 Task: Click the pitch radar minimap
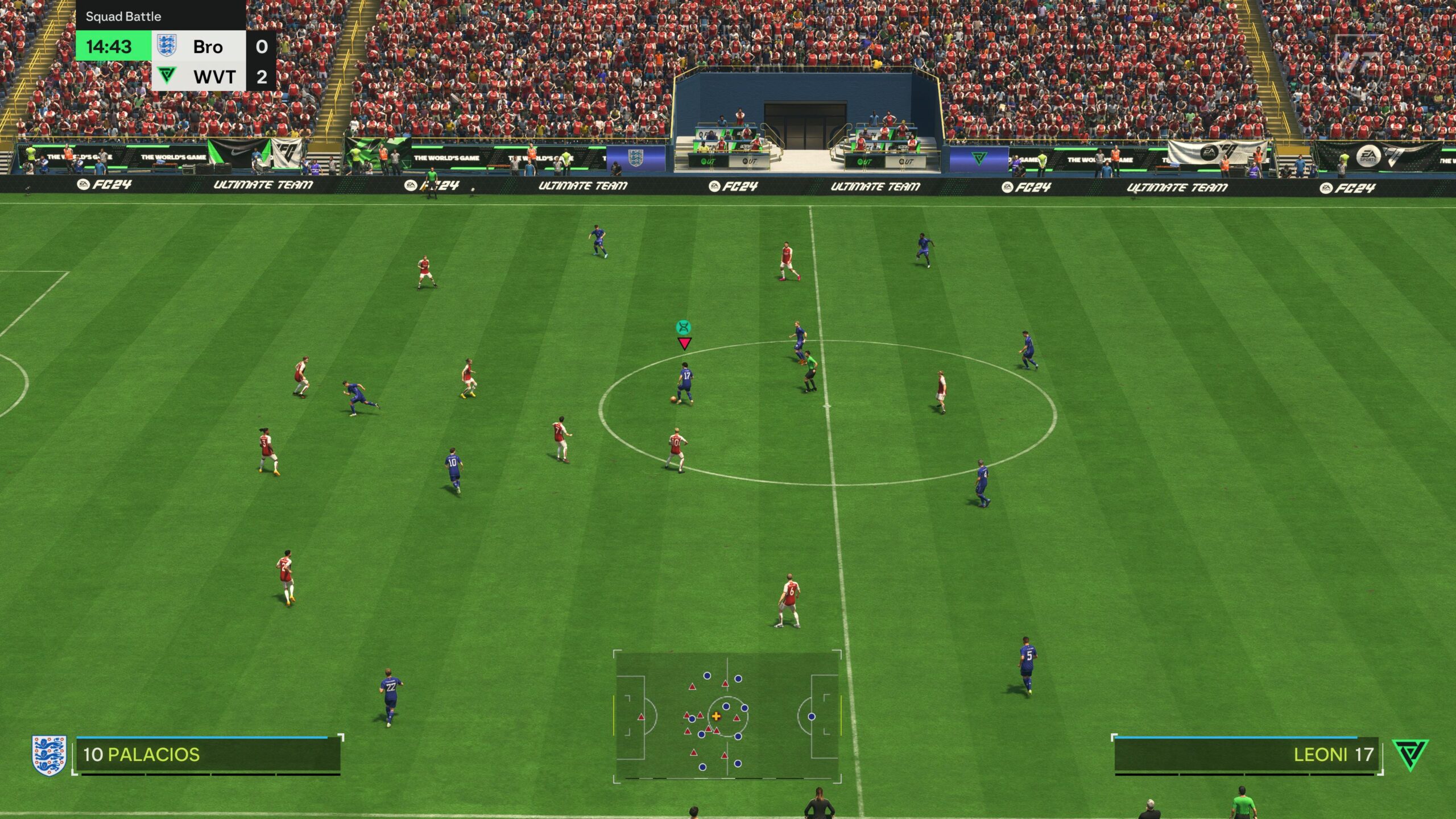pyautogui.click(x=727, y=717)
